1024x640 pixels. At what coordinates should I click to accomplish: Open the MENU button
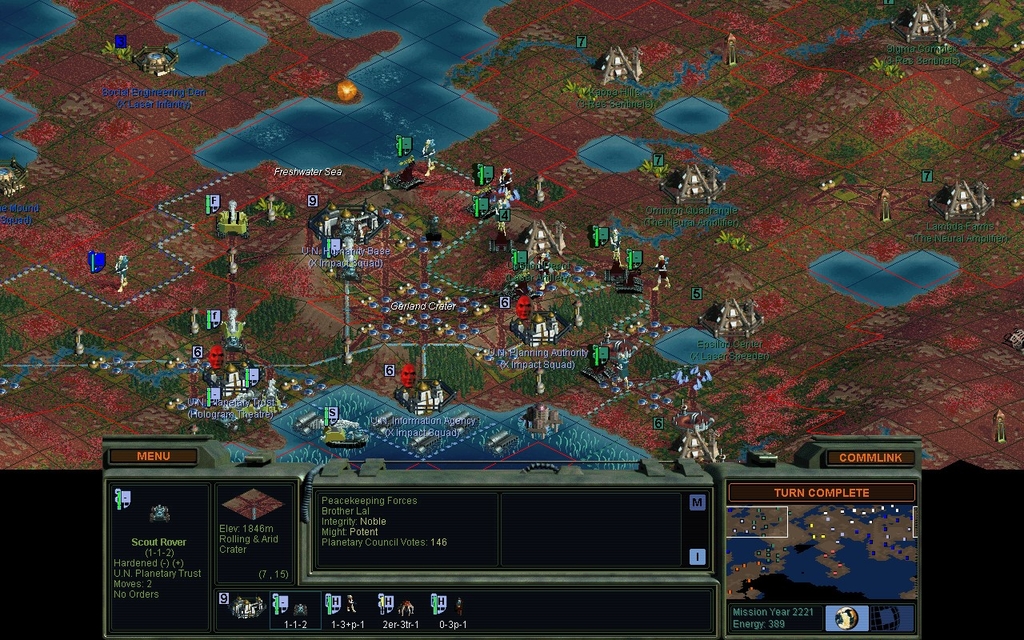[153, 456]
